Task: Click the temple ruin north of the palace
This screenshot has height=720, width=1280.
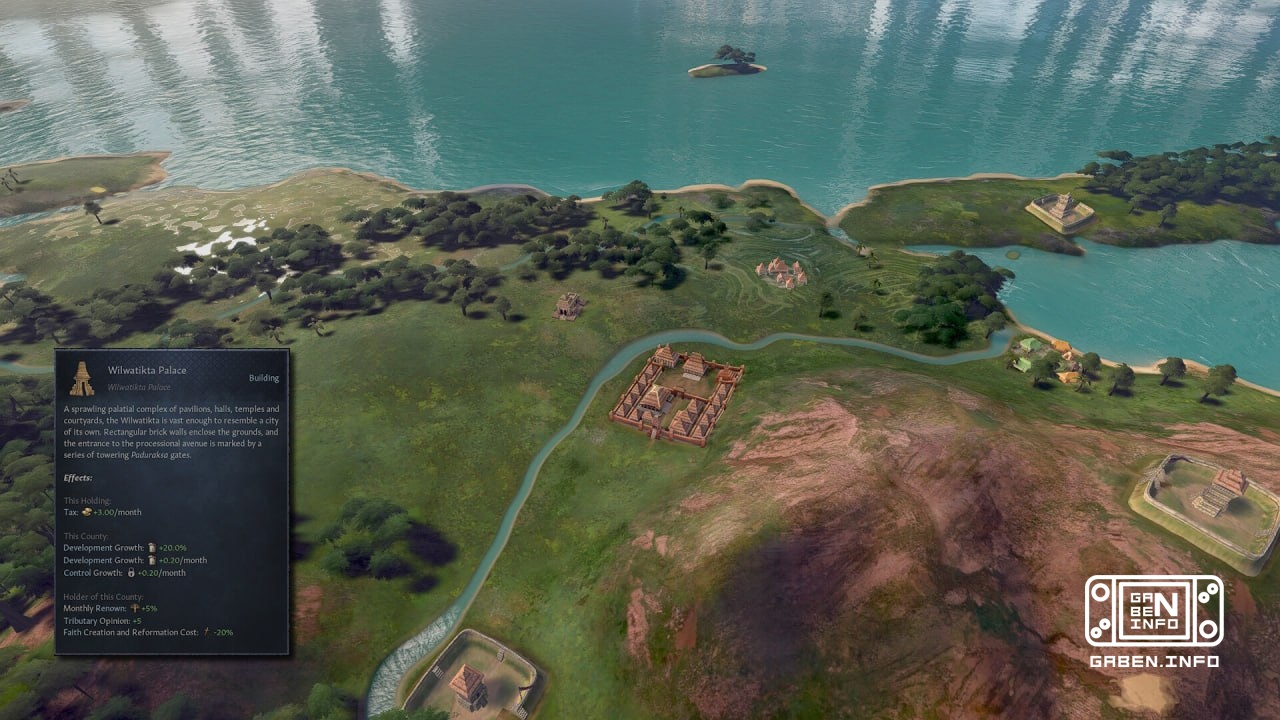Action: click(x=568, y=305)
